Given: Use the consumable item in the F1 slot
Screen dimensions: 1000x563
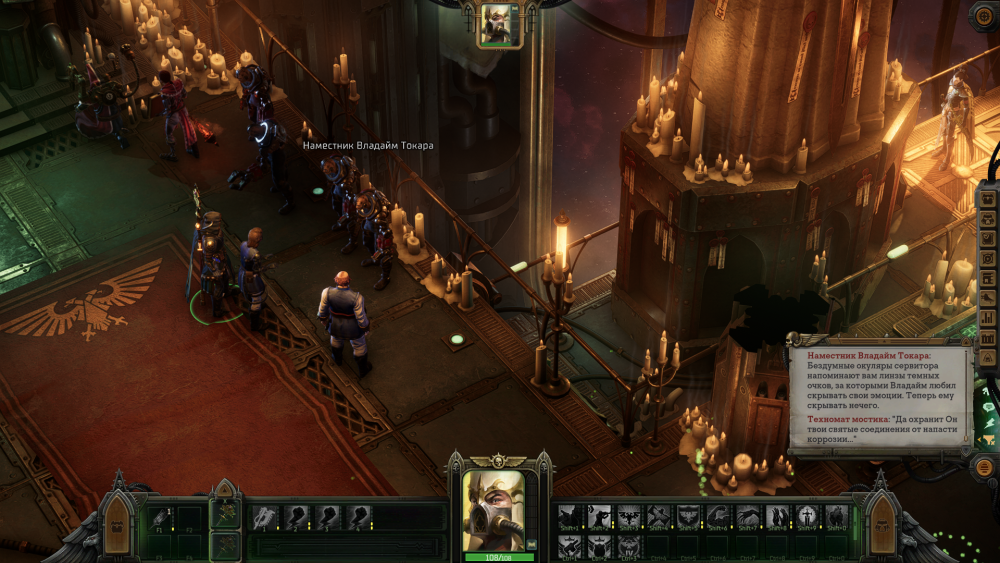Looking at the screenshot, I should pyautogui.click(x=160, y=517).
